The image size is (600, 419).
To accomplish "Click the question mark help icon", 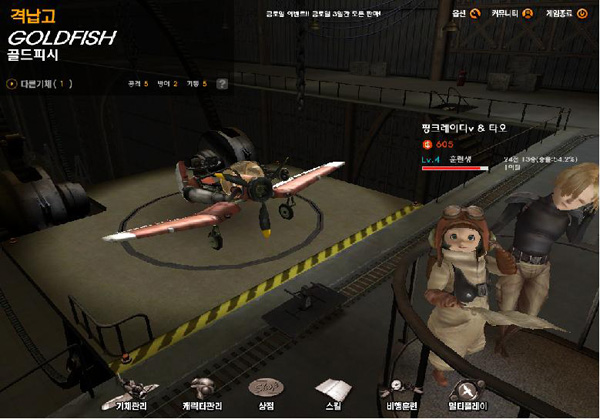I will [x=222, y=84].
